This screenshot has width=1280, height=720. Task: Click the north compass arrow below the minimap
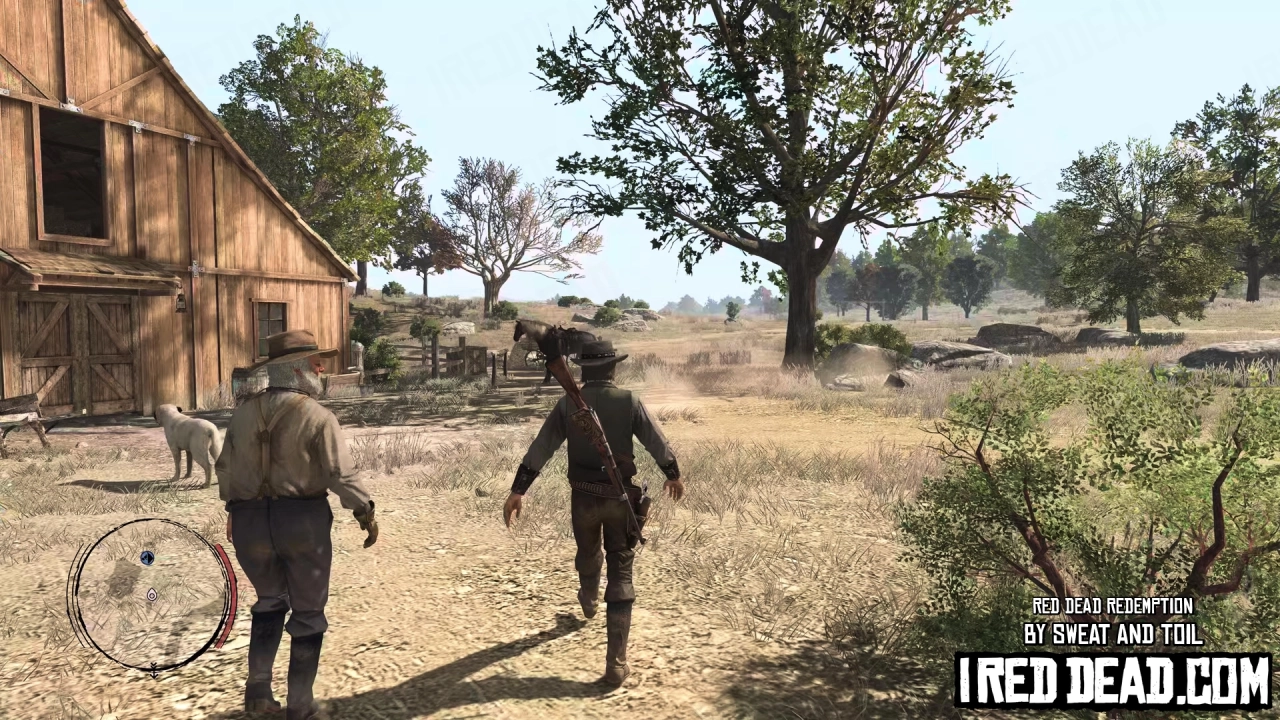(154, 671)
